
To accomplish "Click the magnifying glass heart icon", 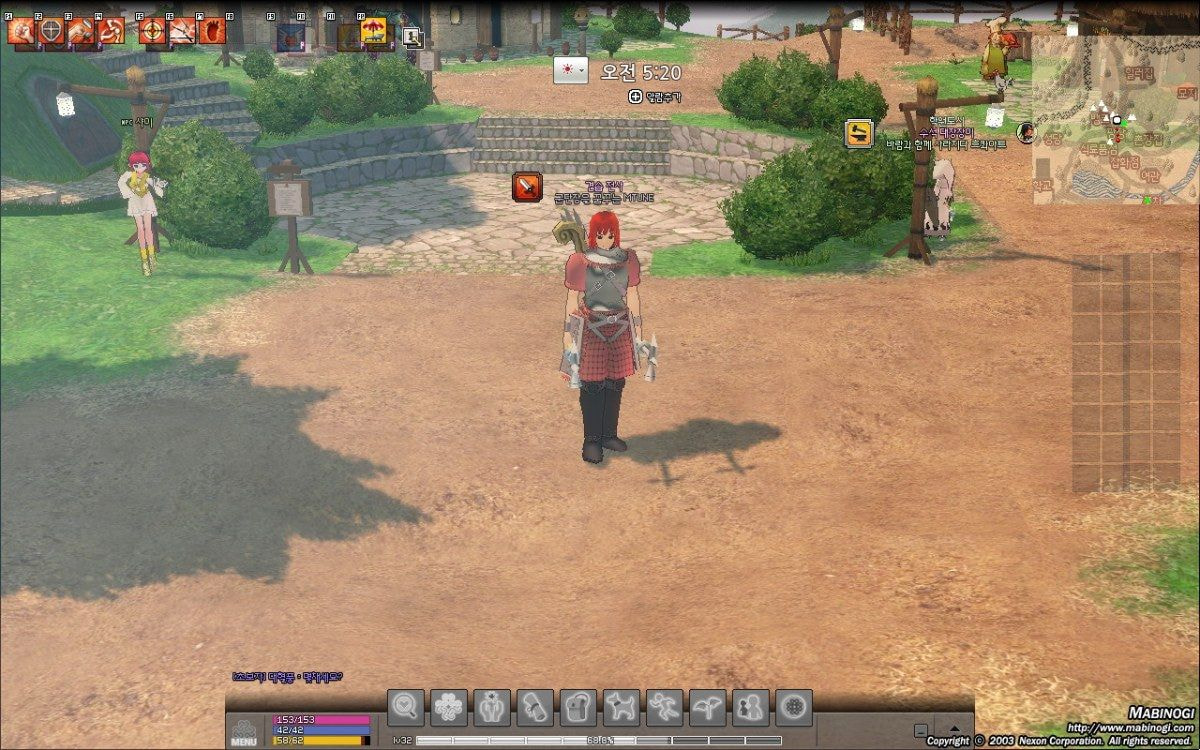I will (406, 707).
